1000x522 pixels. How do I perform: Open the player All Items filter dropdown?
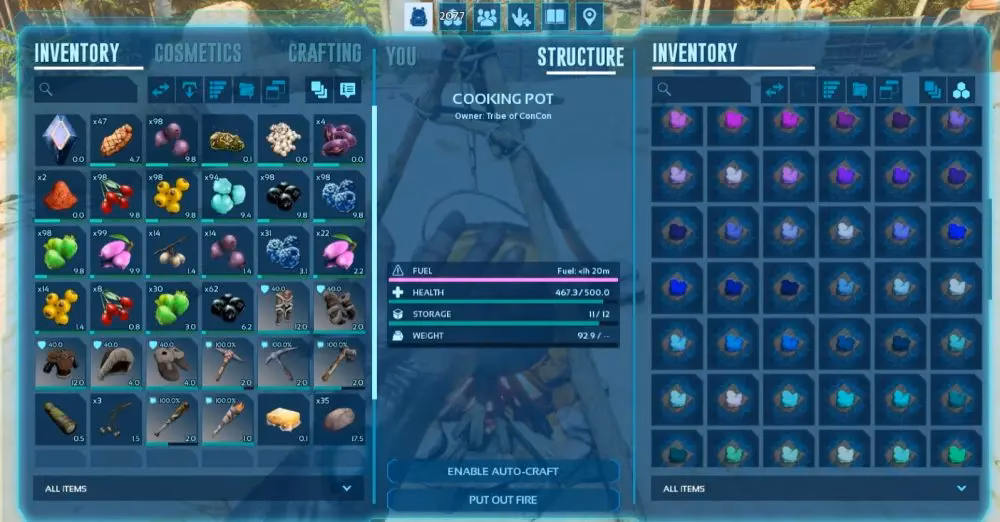point(199,489)
